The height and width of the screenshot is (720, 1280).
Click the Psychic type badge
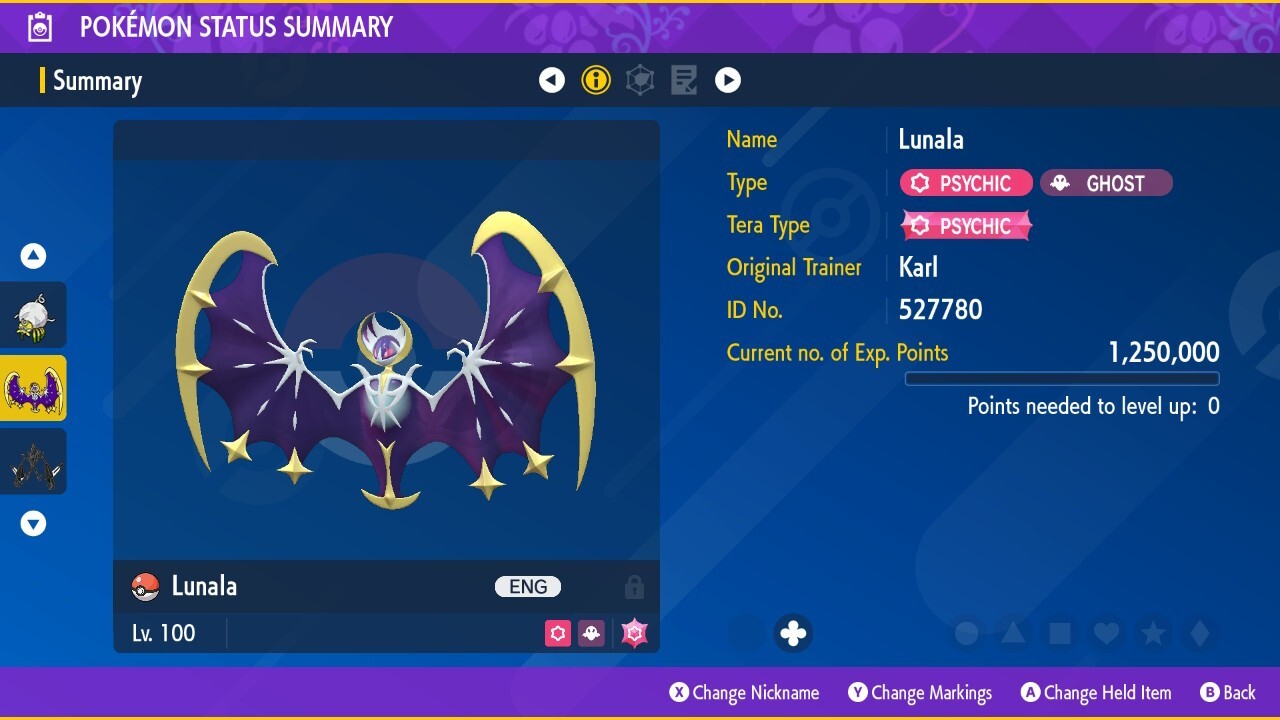965,182
